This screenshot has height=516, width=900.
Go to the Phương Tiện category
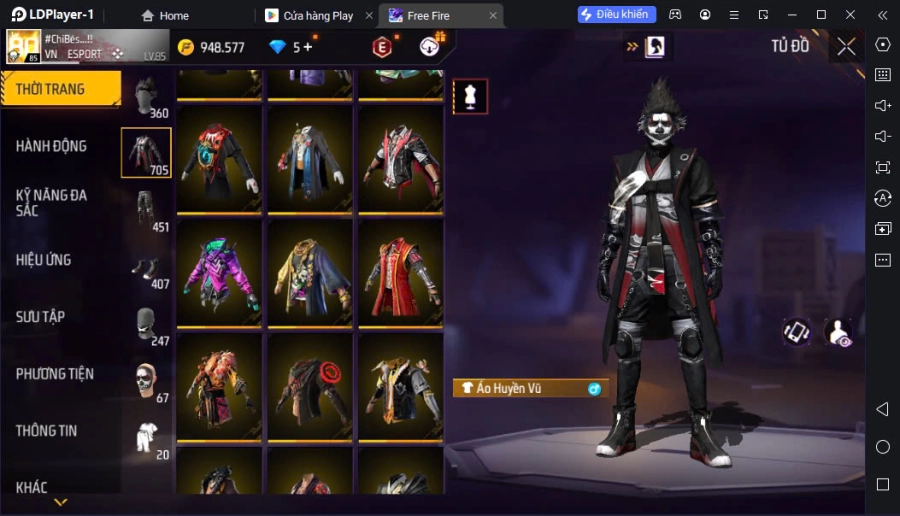click(x=55, y=374)
